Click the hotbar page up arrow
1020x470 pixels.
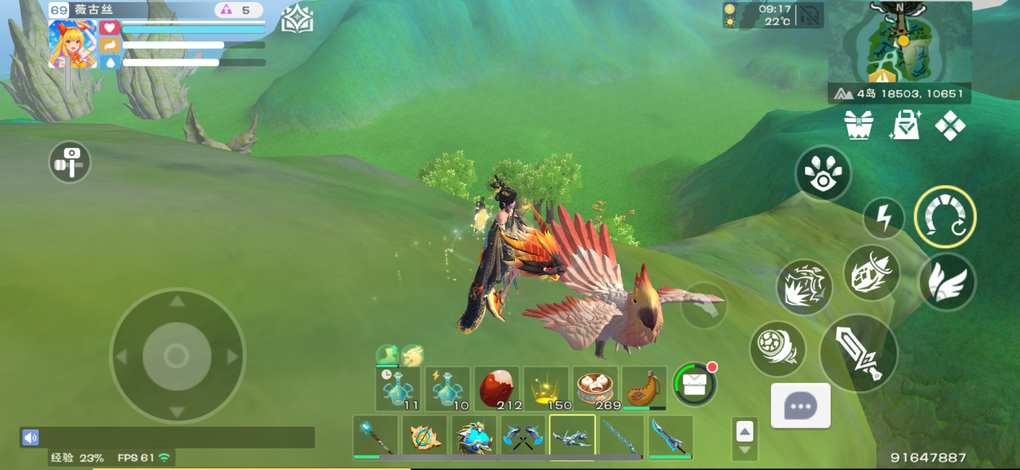[744, 430]
